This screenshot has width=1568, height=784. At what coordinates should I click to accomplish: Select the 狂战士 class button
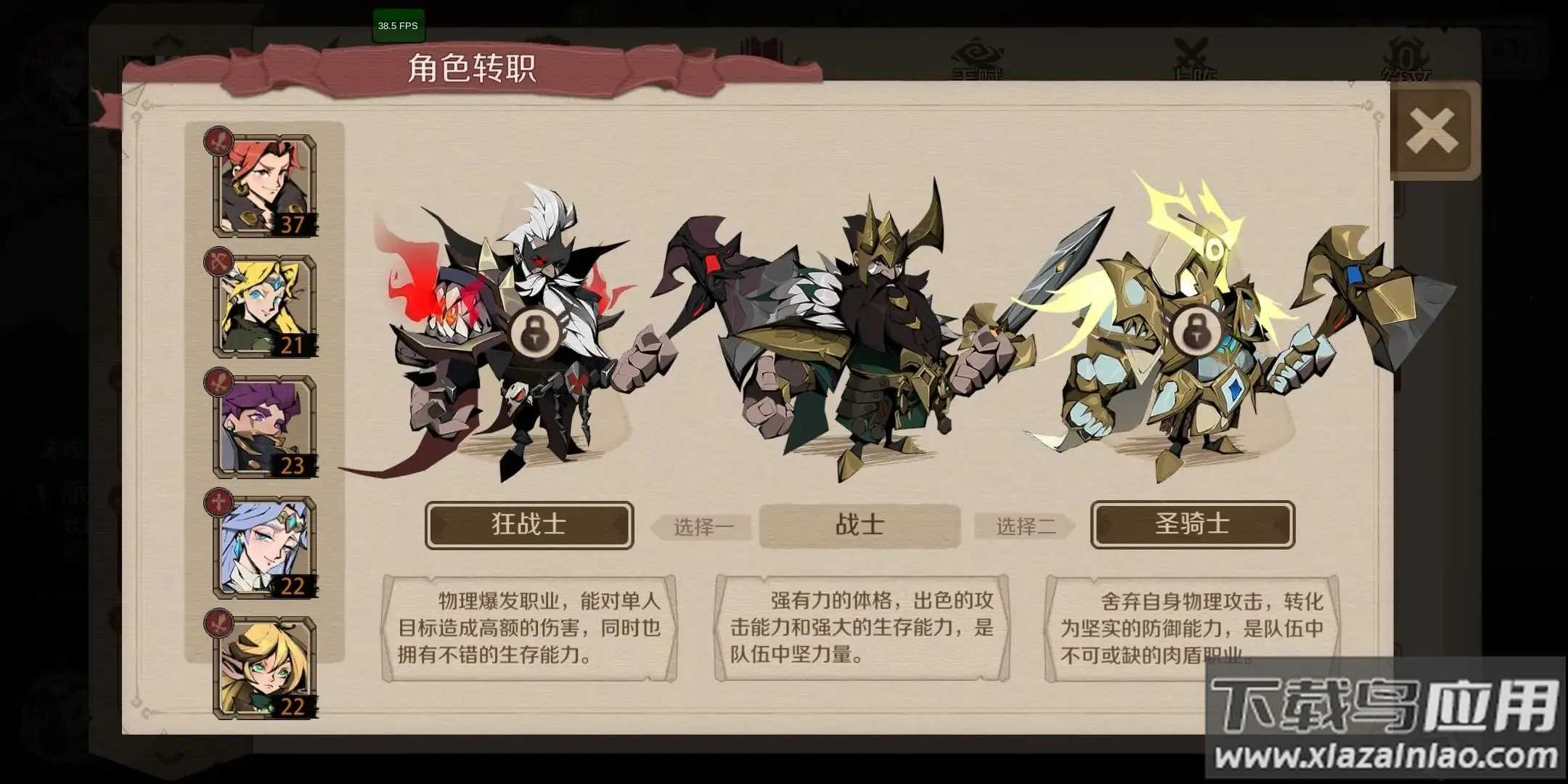[x=528, y=526]
